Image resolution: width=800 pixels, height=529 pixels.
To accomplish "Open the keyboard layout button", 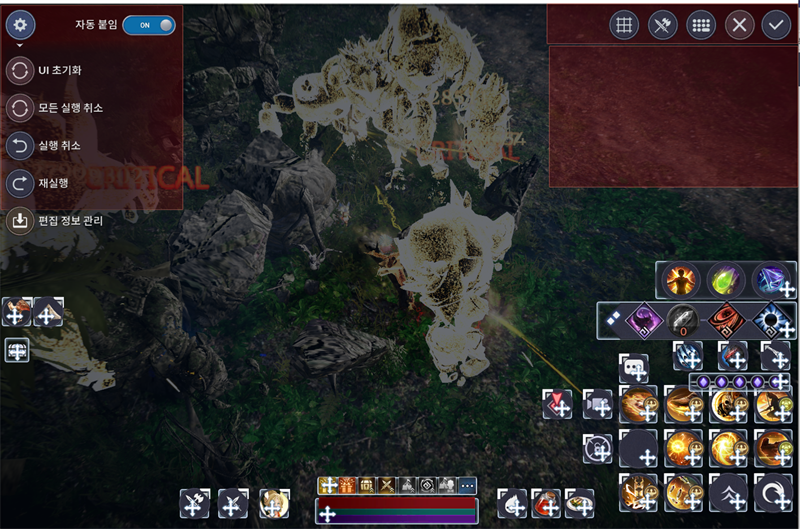I will 700,25.
